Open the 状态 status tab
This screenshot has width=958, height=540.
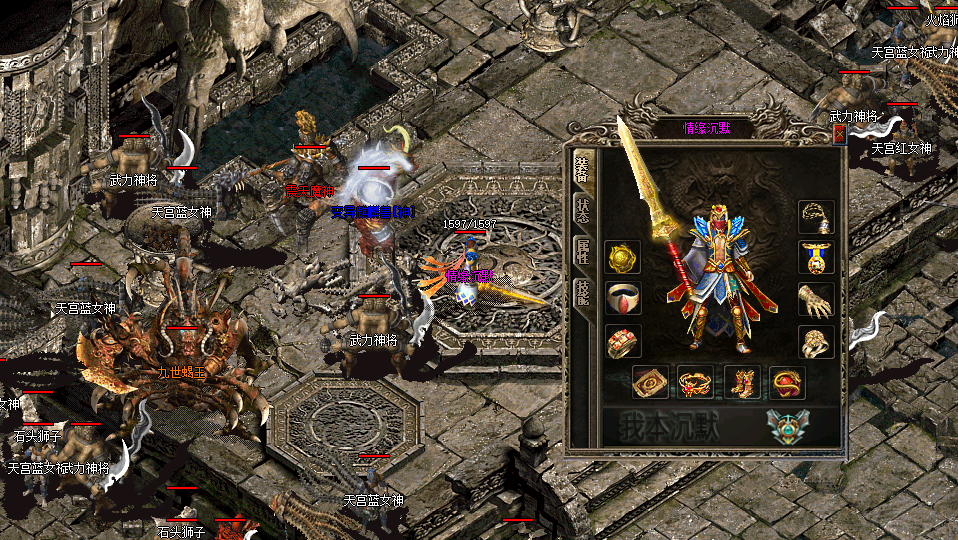click(x=582, y=210)
